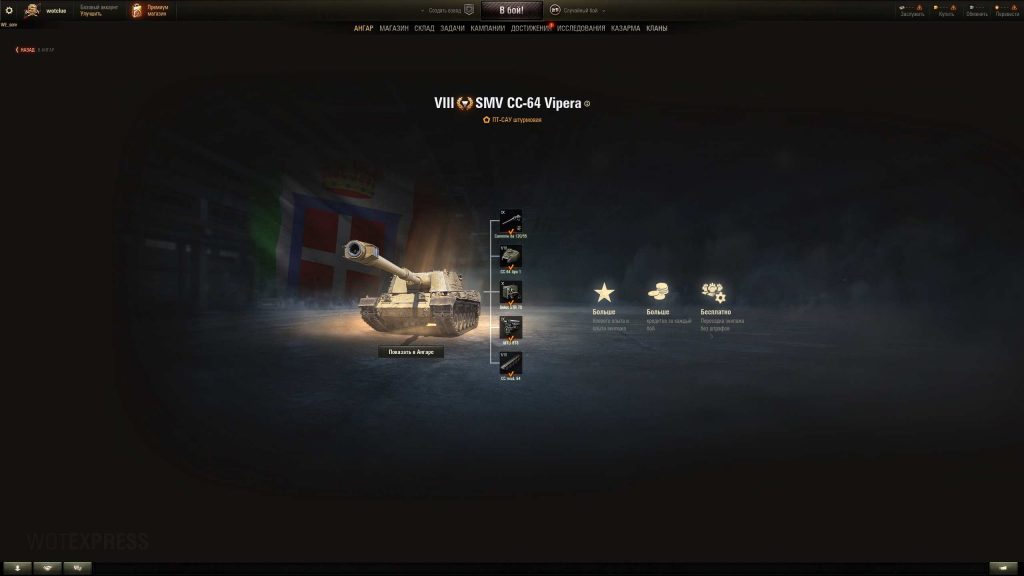Viewport: 1024px width, 576px height.
Task: Go back using the «Назад» button
Action: (26, 49)
